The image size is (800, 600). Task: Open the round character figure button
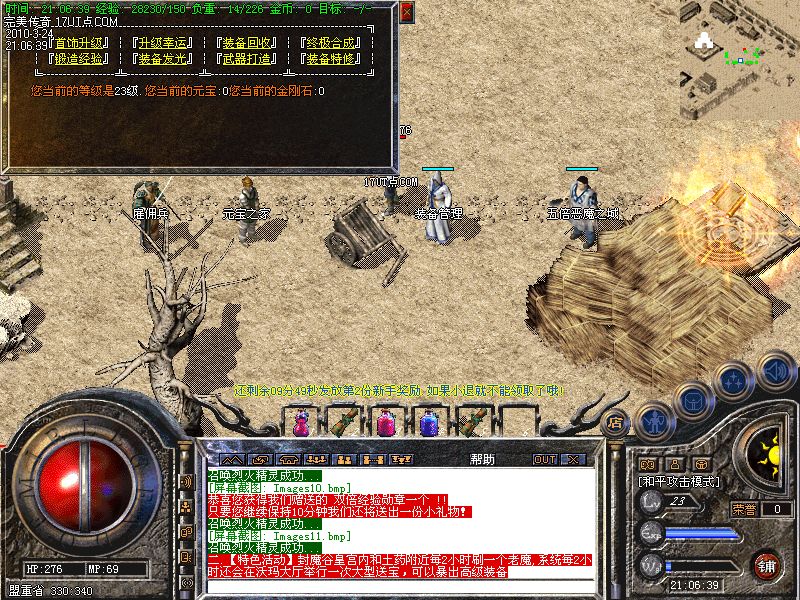tap(653, 420)
